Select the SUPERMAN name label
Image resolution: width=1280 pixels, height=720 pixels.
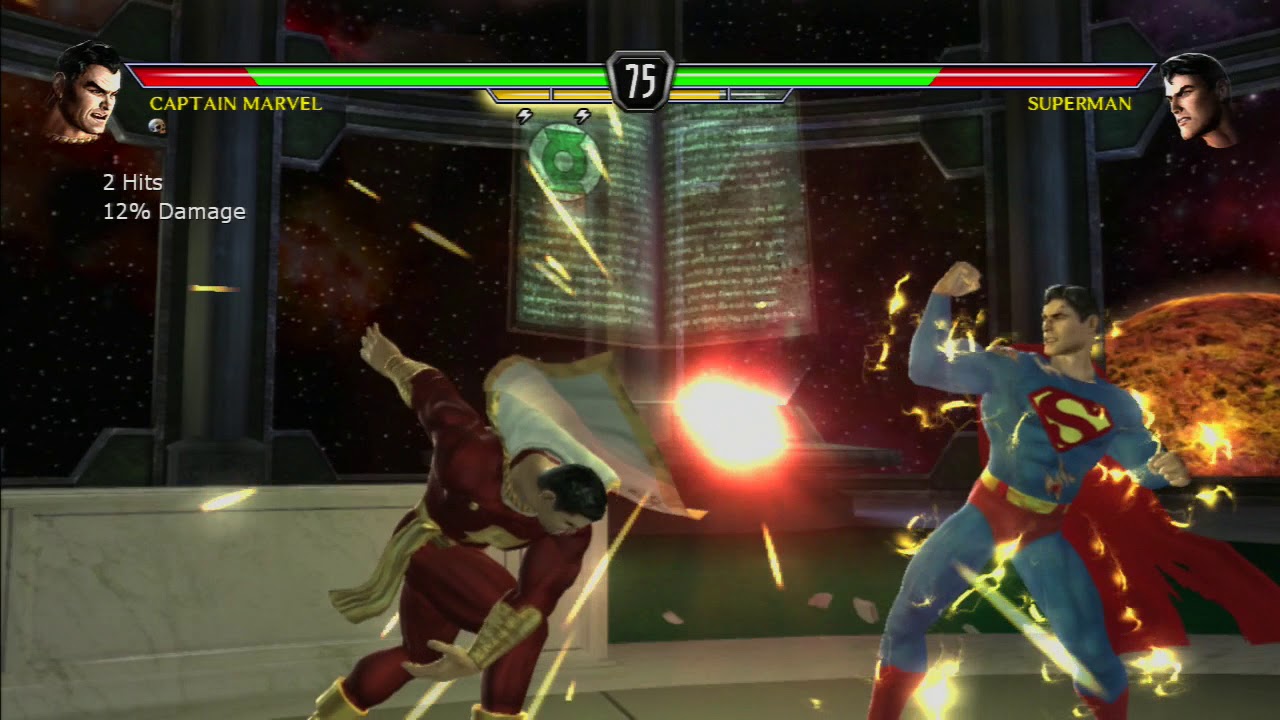[x=1081, y=104]
